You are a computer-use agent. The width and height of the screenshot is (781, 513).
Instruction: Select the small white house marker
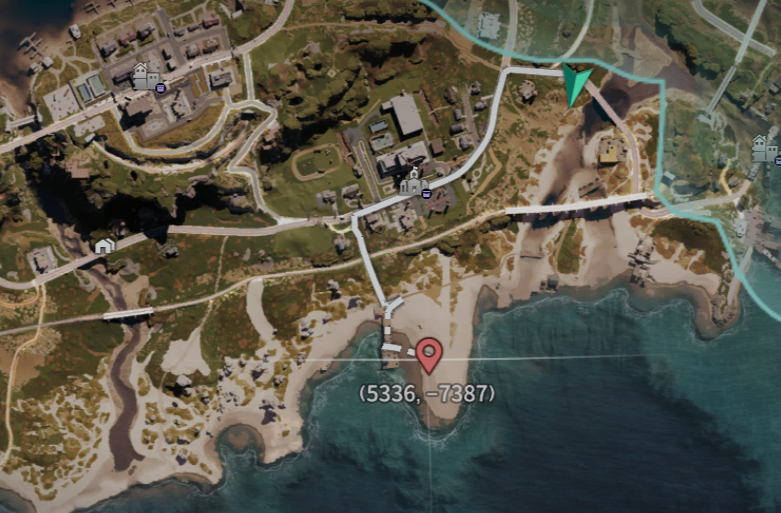(x=104, y=245)
